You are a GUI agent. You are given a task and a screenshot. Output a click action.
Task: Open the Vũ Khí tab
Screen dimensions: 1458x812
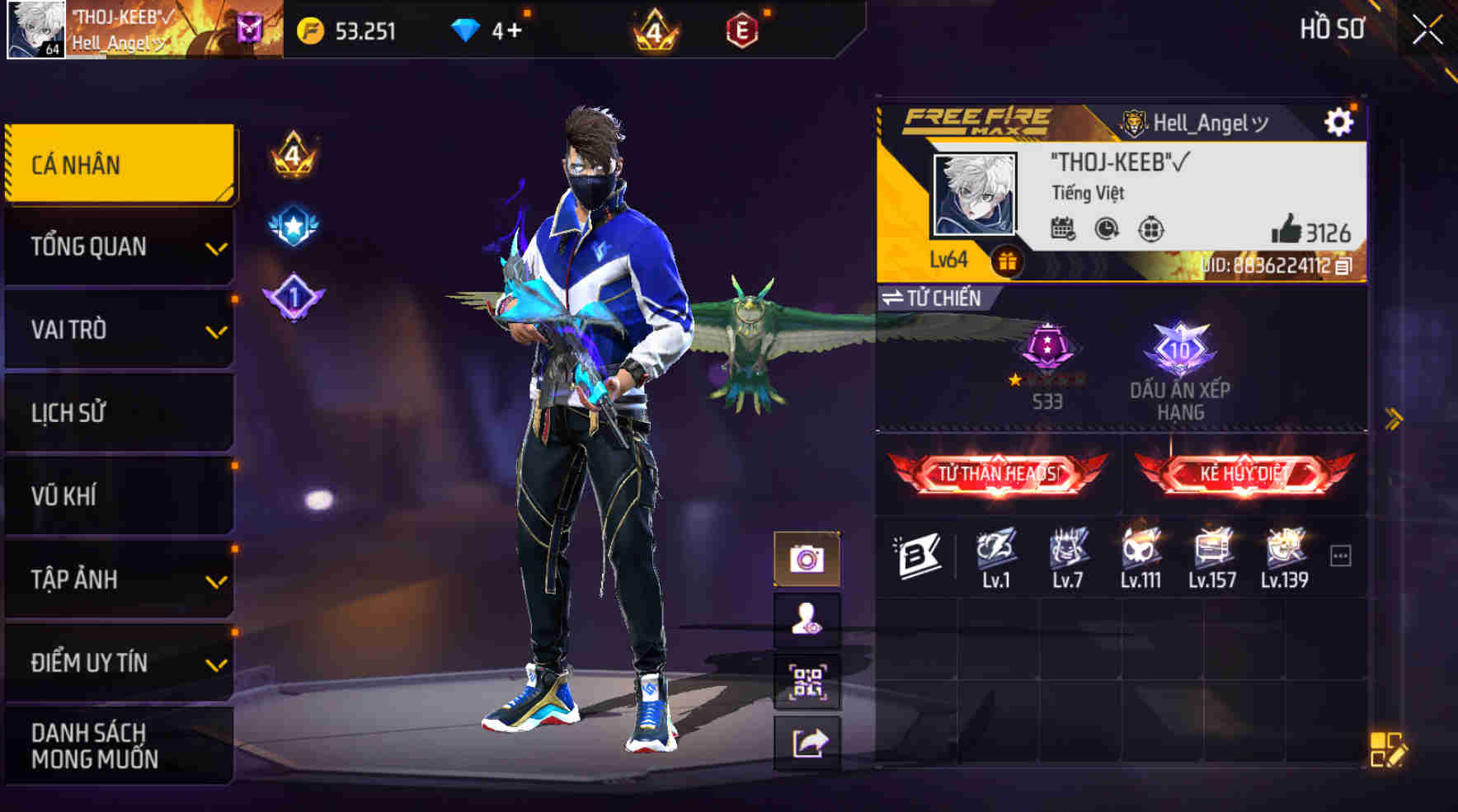[x=120, y=495]
